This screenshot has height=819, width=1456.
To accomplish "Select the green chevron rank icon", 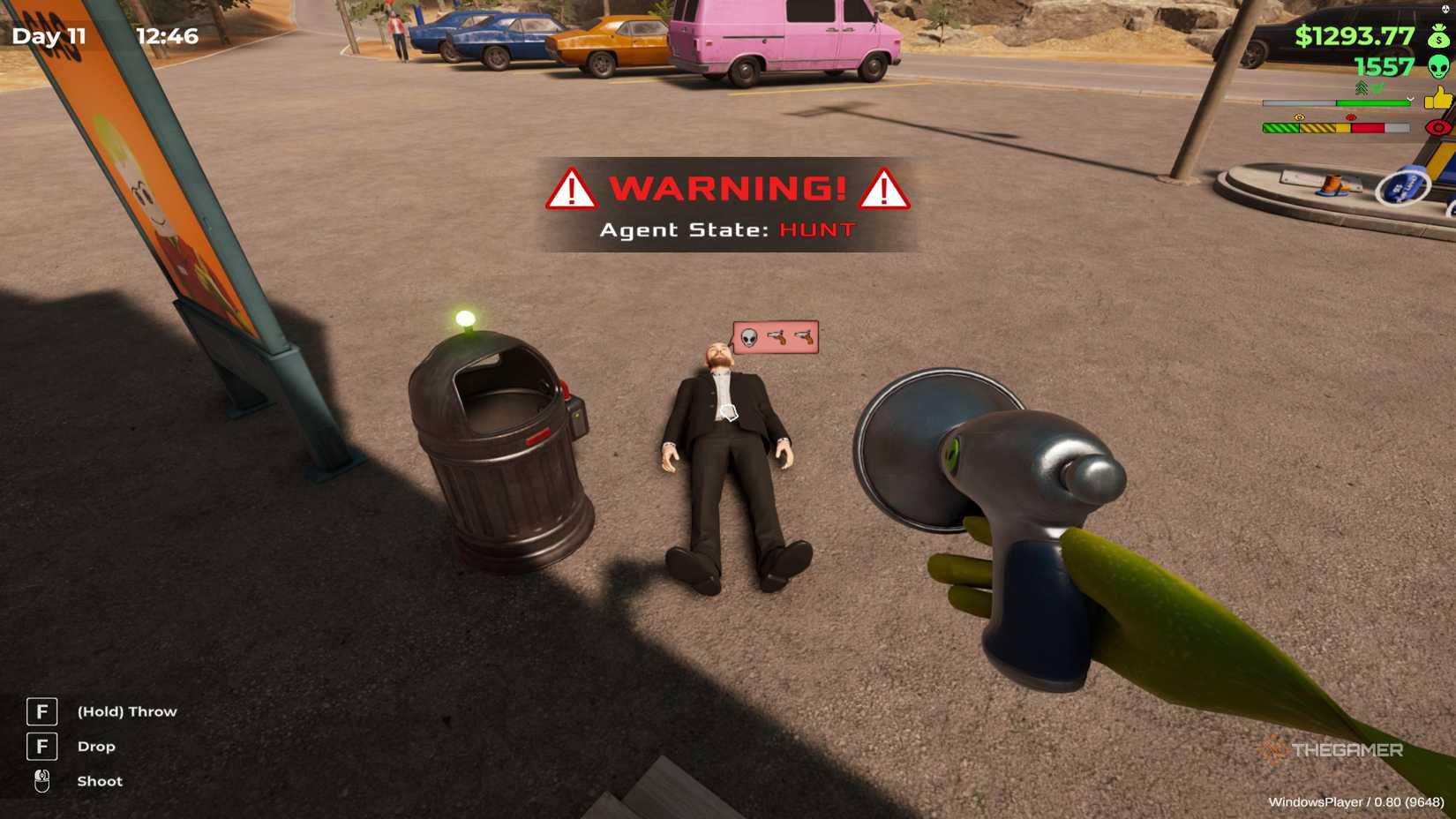I will [1362, 87].
